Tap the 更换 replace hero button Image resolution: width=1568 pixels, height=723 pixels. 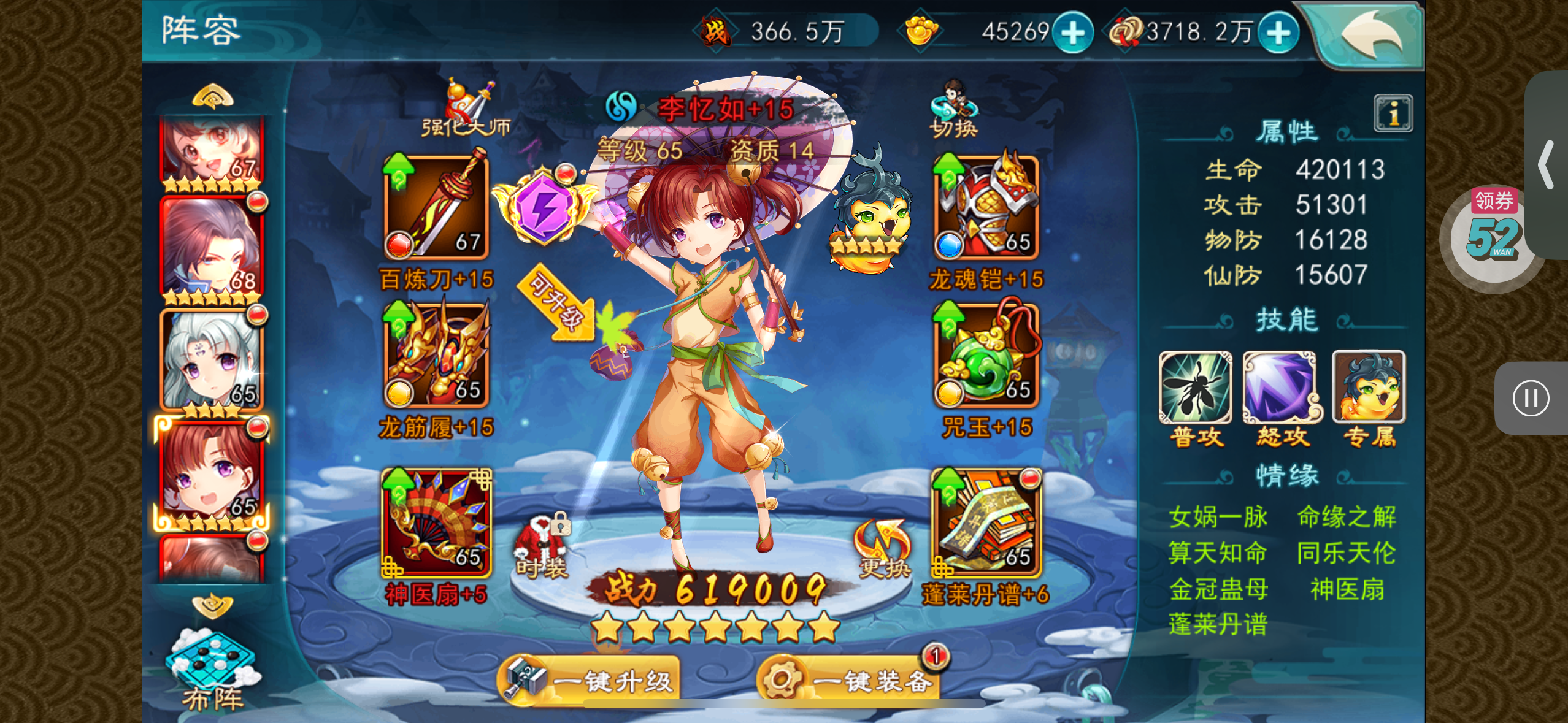(882, 549)
